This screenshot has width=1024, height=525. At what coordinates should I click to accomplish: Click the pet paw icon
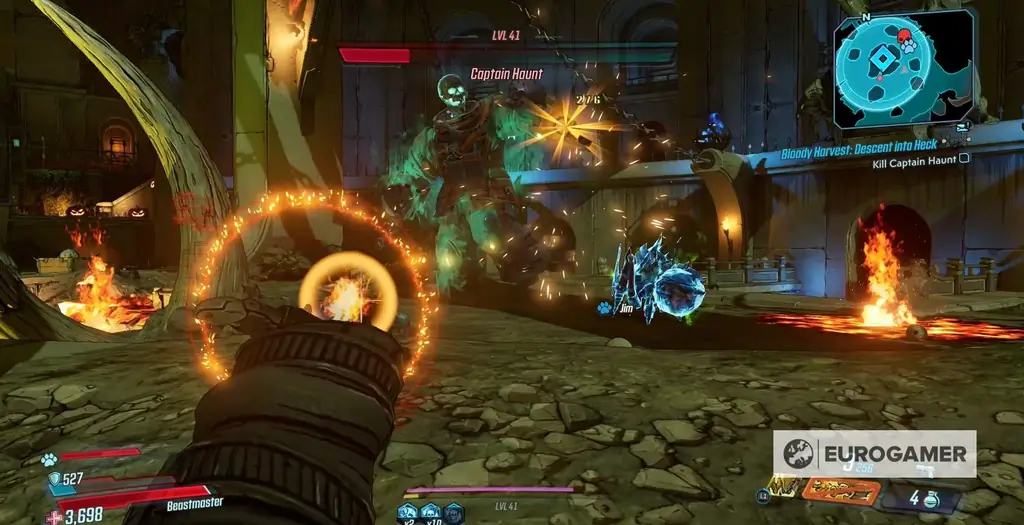48,459
